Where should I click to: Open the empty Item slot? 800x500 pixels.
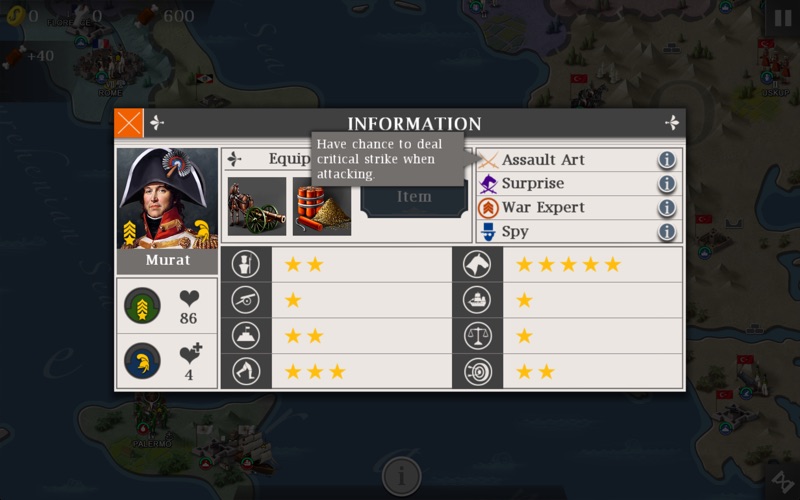(414, 198)
